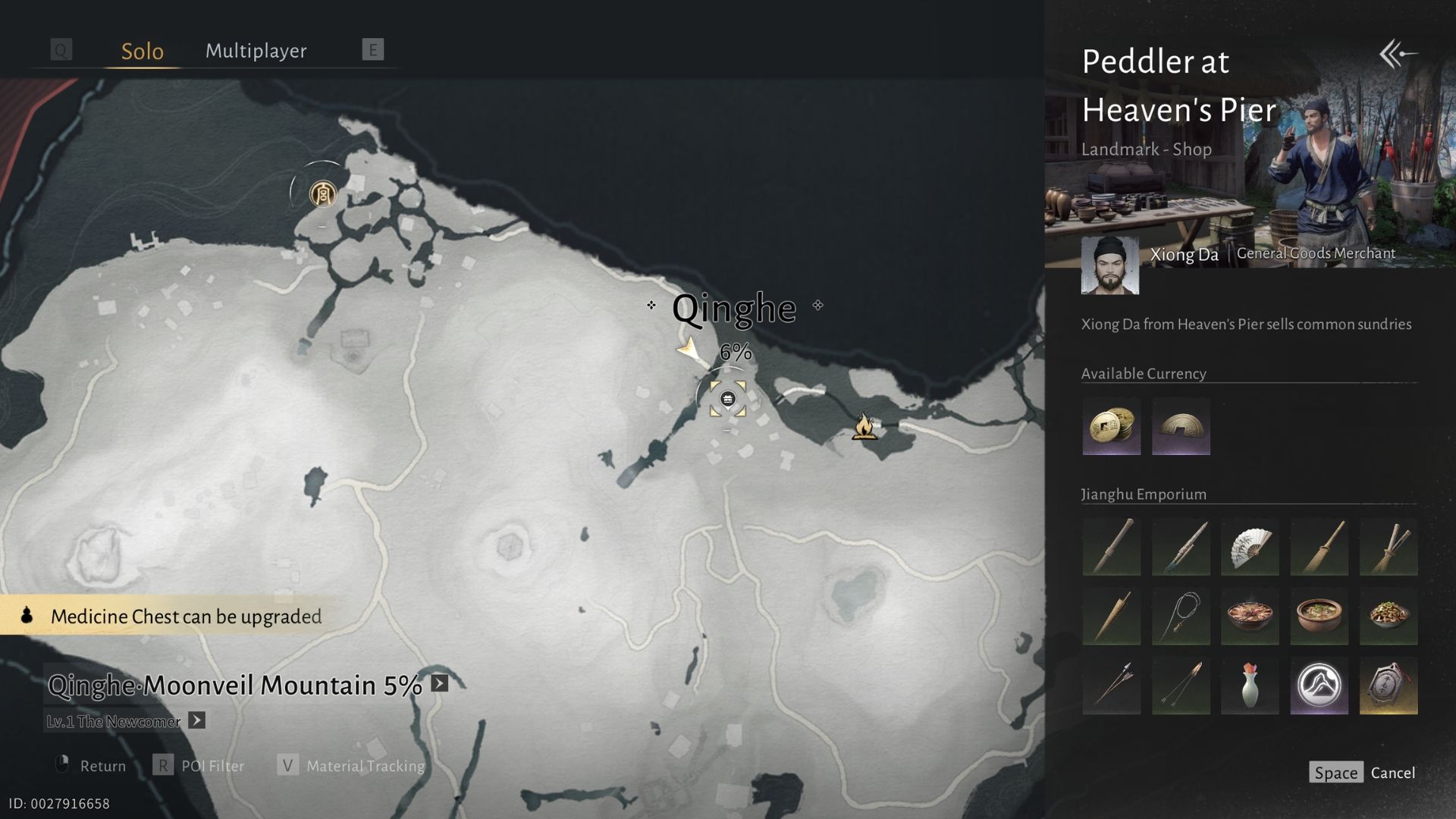
Task: Click the bonfire marker on the map
Action: pyautogui.click(x=864, y=427)
